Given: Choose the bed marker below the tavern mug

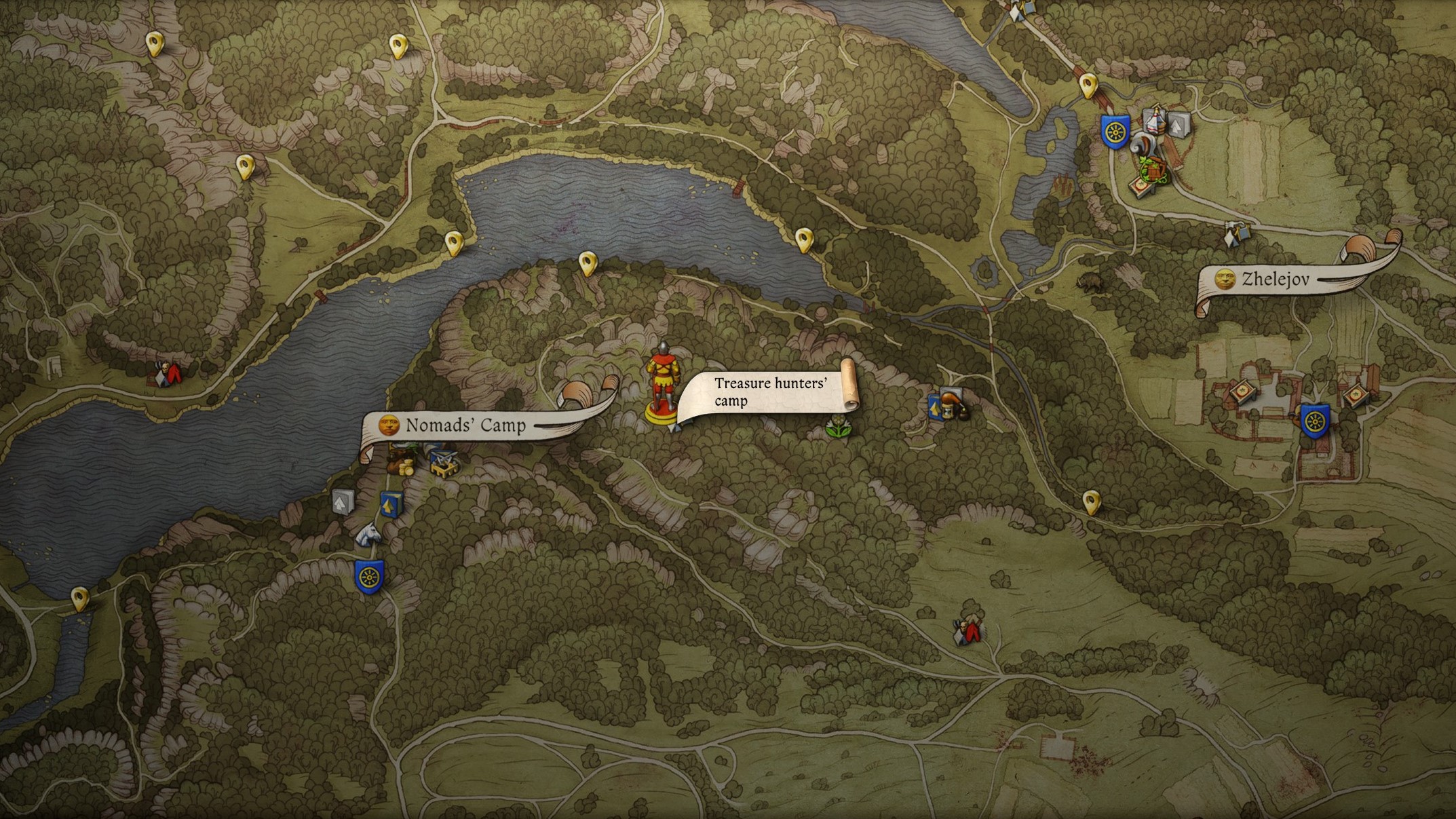Looking at the screenshot, I should 1142,185.
